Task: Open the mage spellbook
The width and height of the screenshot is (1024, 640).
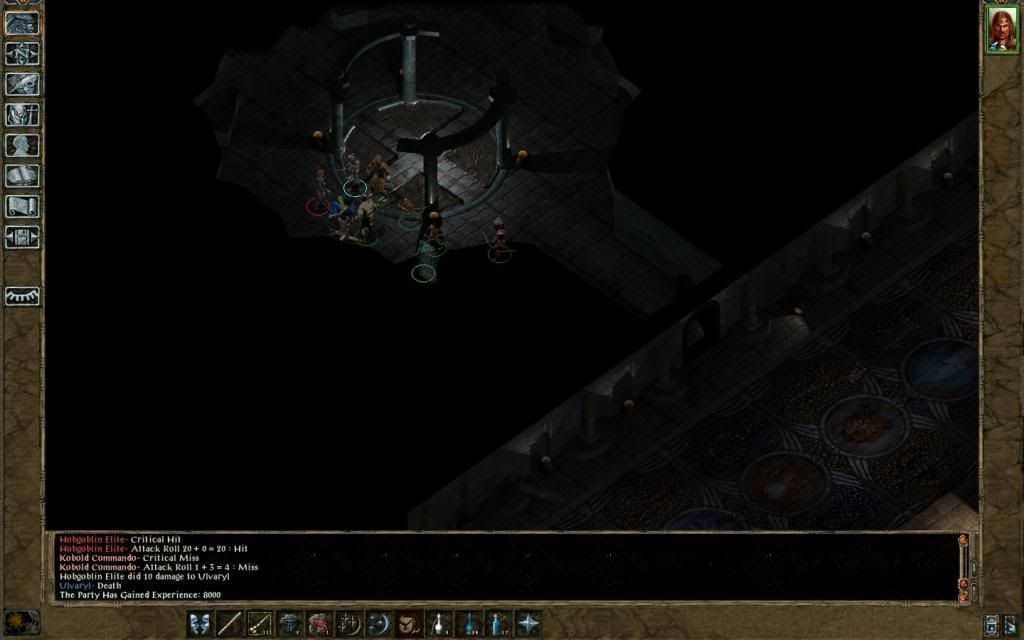Action: [22, 176]
